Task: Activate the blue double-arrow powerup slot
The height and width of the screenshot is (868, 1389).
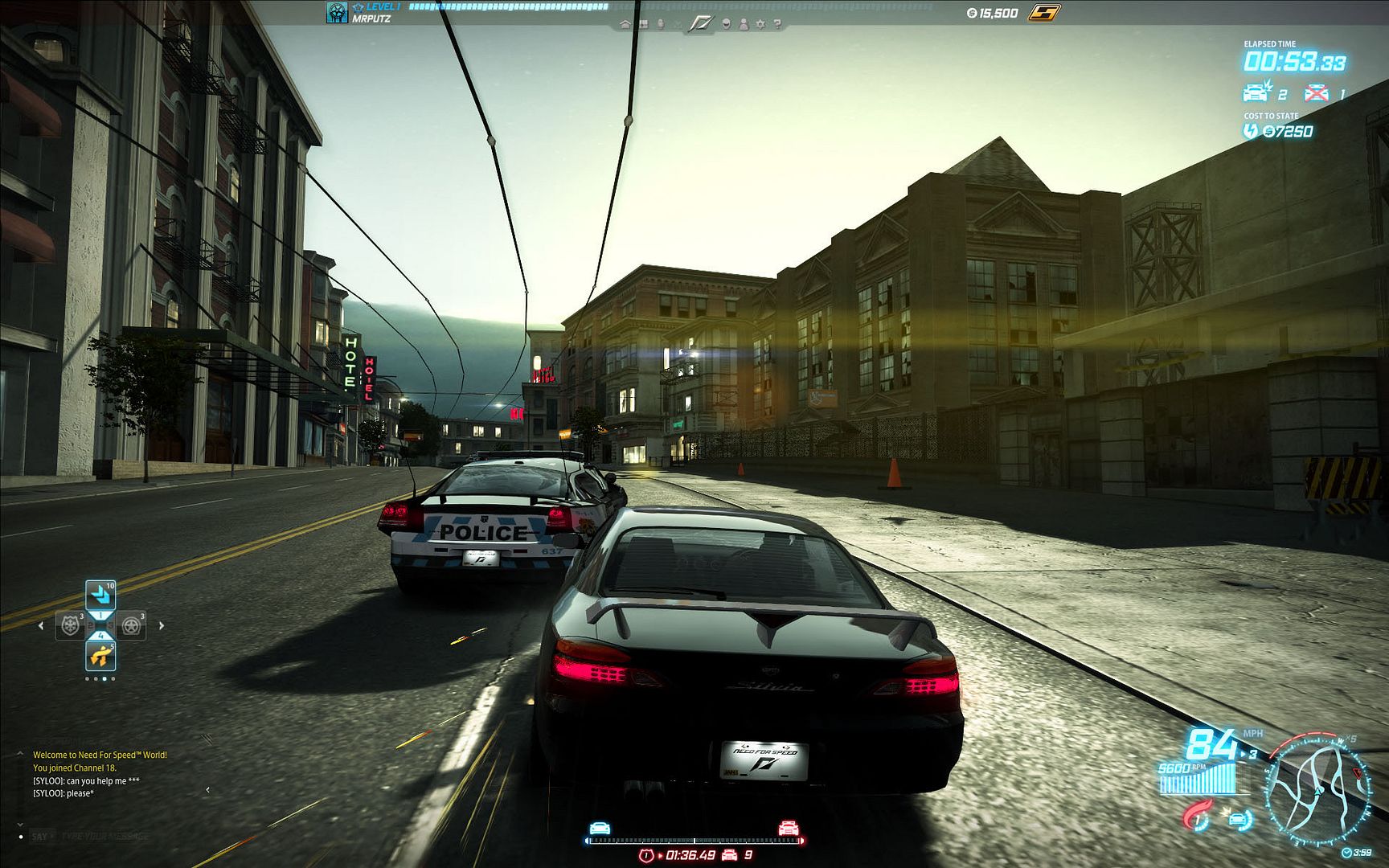Action: (x=100, y=596)
